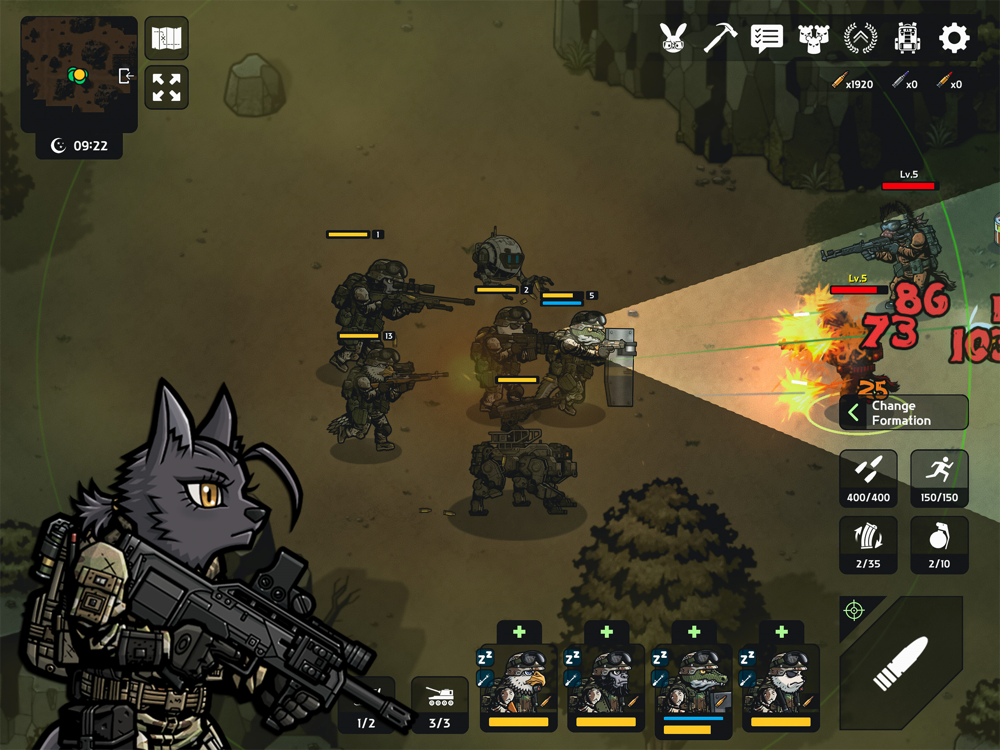
Task: Select the crocodile soldier portrait
Action: click(x=693, y=687)
